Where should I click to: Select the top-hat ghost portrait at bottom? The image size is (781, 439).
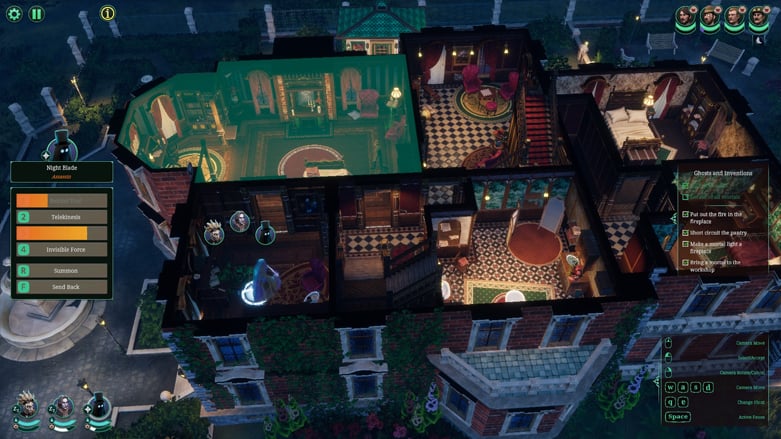pos(98,406)
